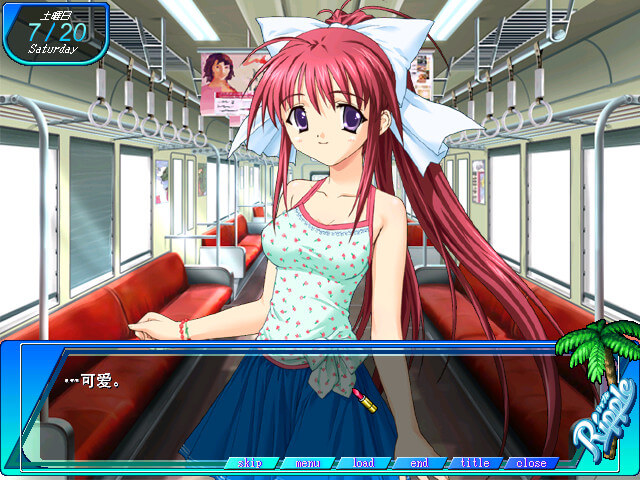Viewport: 640px width, 480px height.
Task: Open the menu button
Action: coord(307,463)
